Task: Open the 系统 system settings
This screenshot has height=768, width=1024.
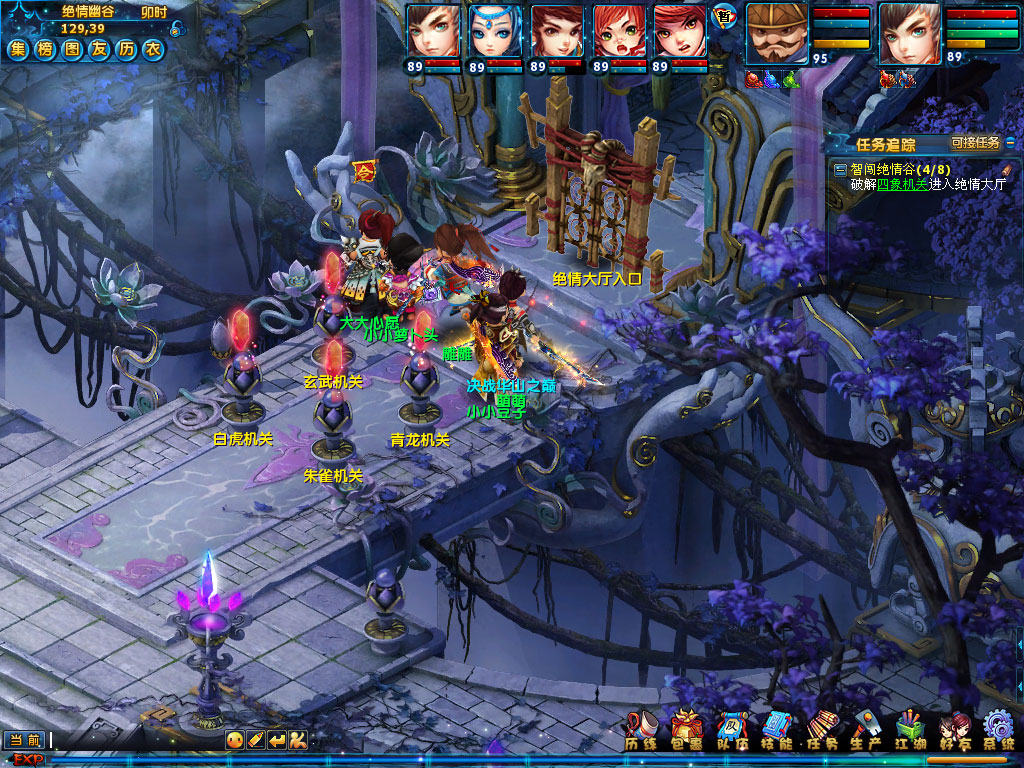Action: (x=998, y=729)
